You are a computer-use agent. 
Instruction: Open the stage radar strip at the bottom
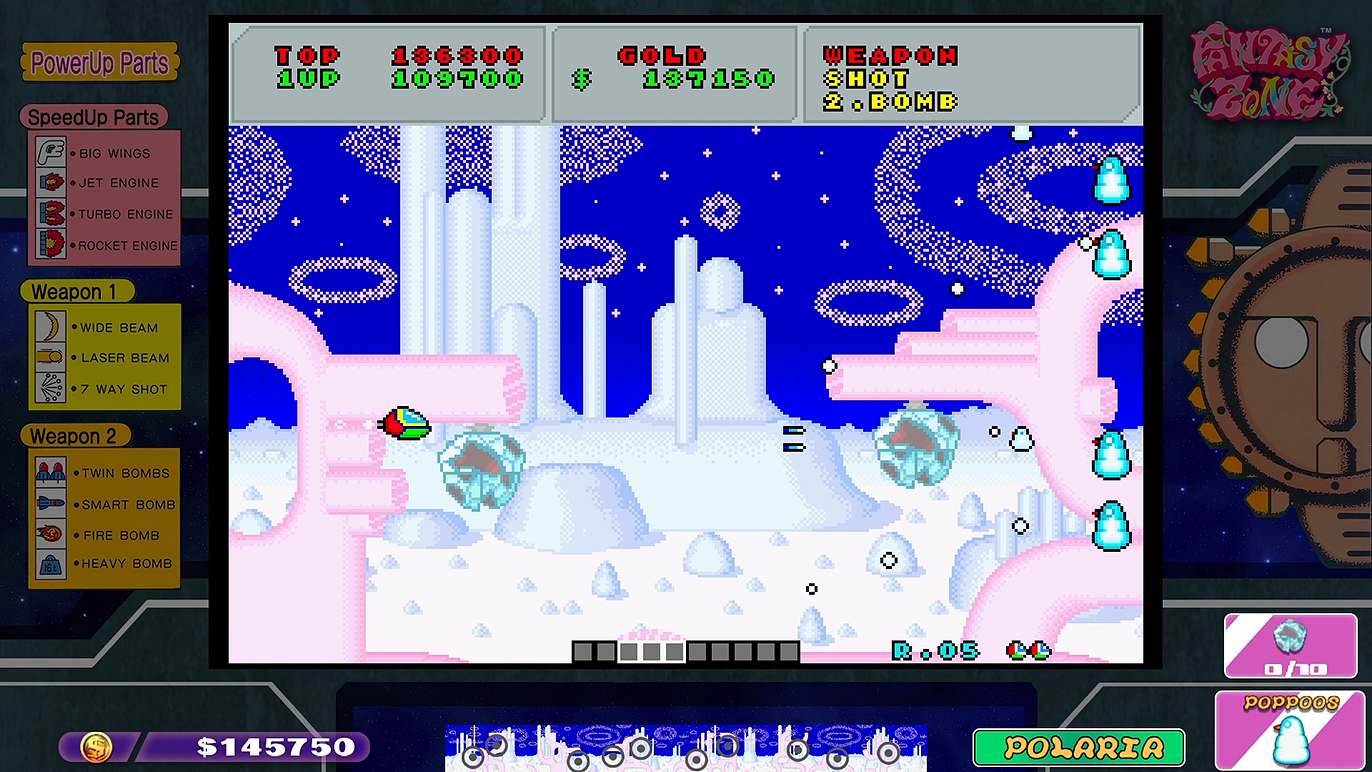[685, 747]
